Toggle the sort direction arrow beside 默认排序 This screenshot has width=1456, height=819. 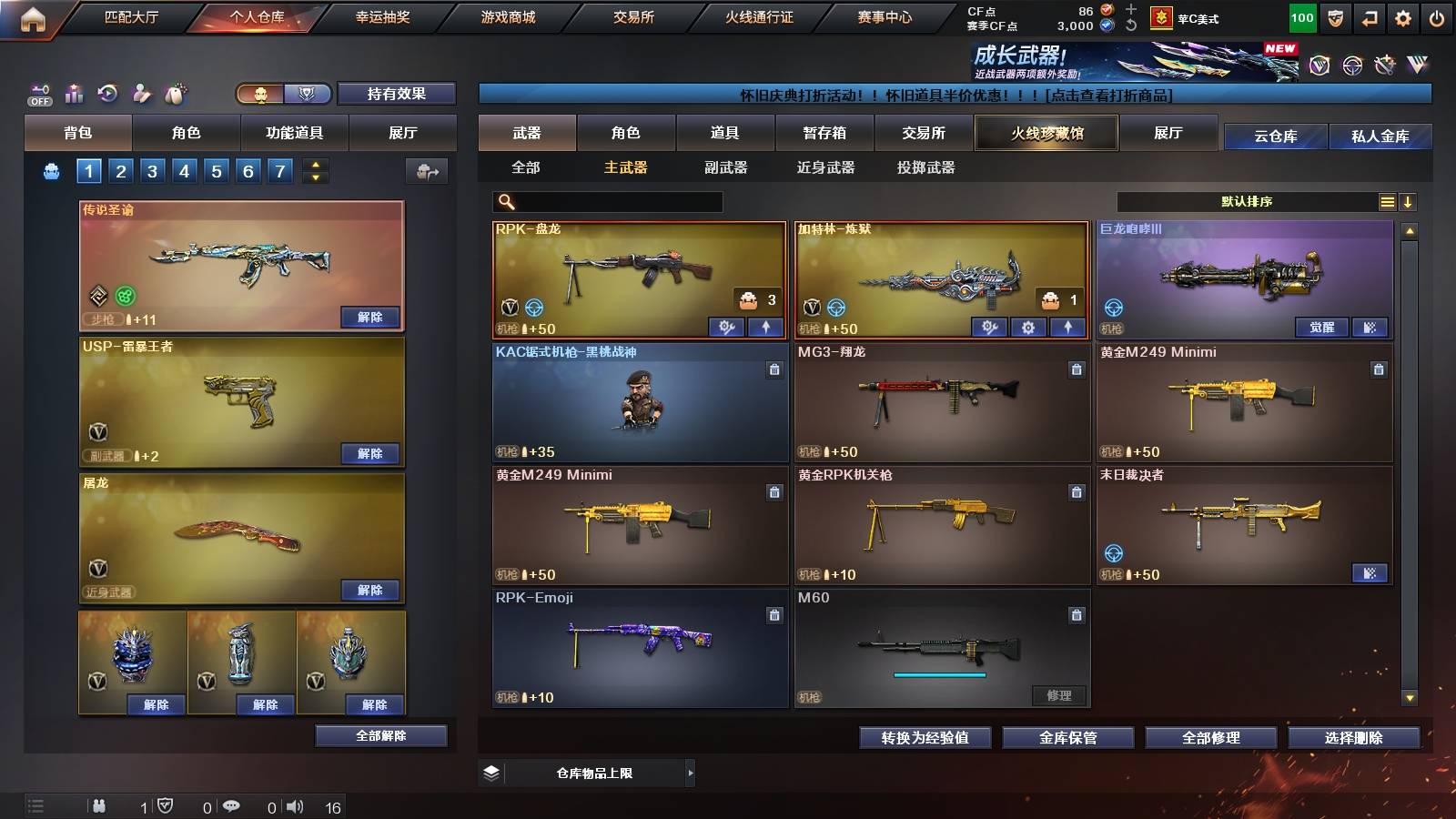1409,201
